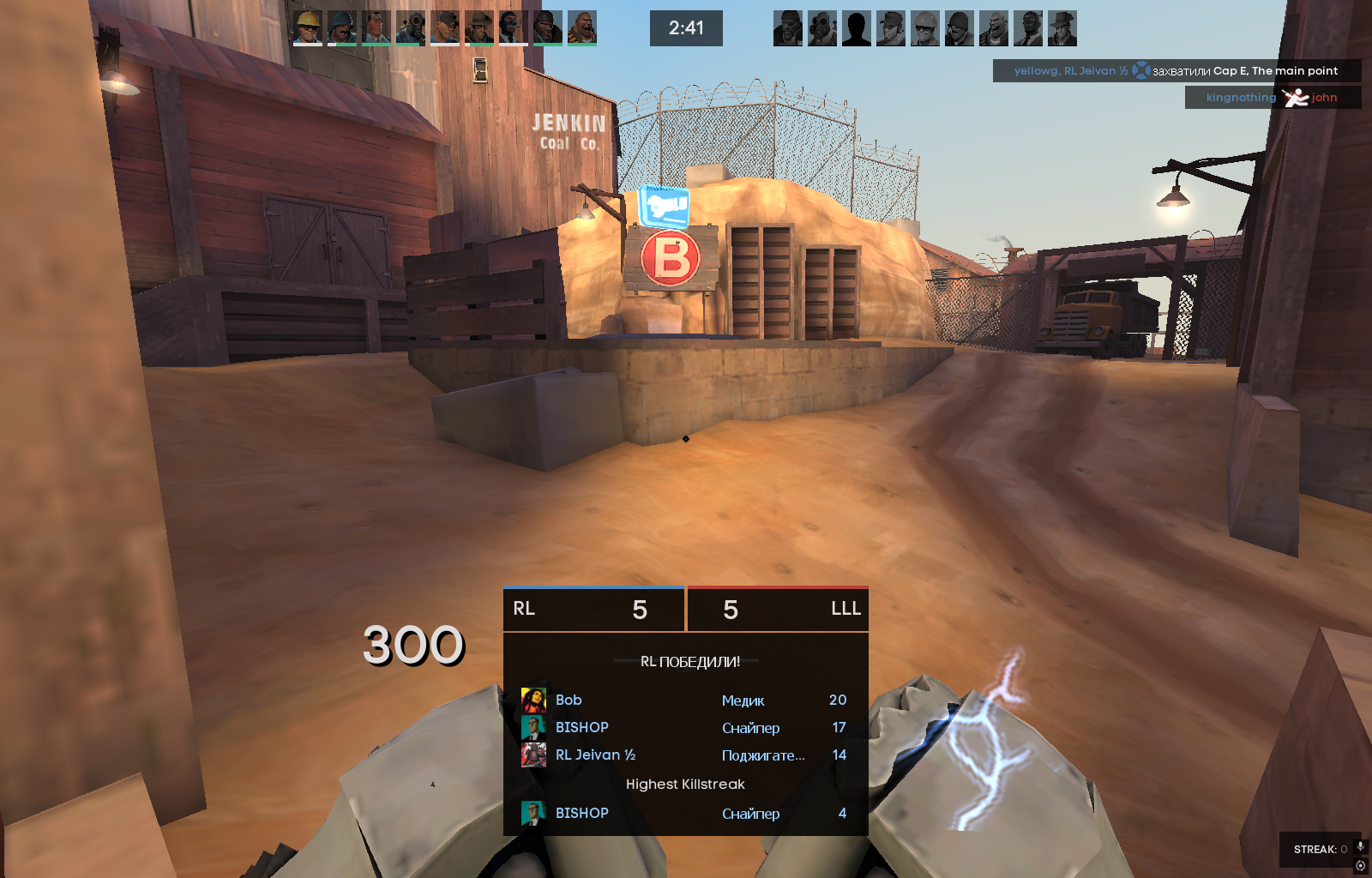Click the kingnothing killed john killfeed entry
The width and height of the screenshot is (1372, 878).
pos(1273,98)
